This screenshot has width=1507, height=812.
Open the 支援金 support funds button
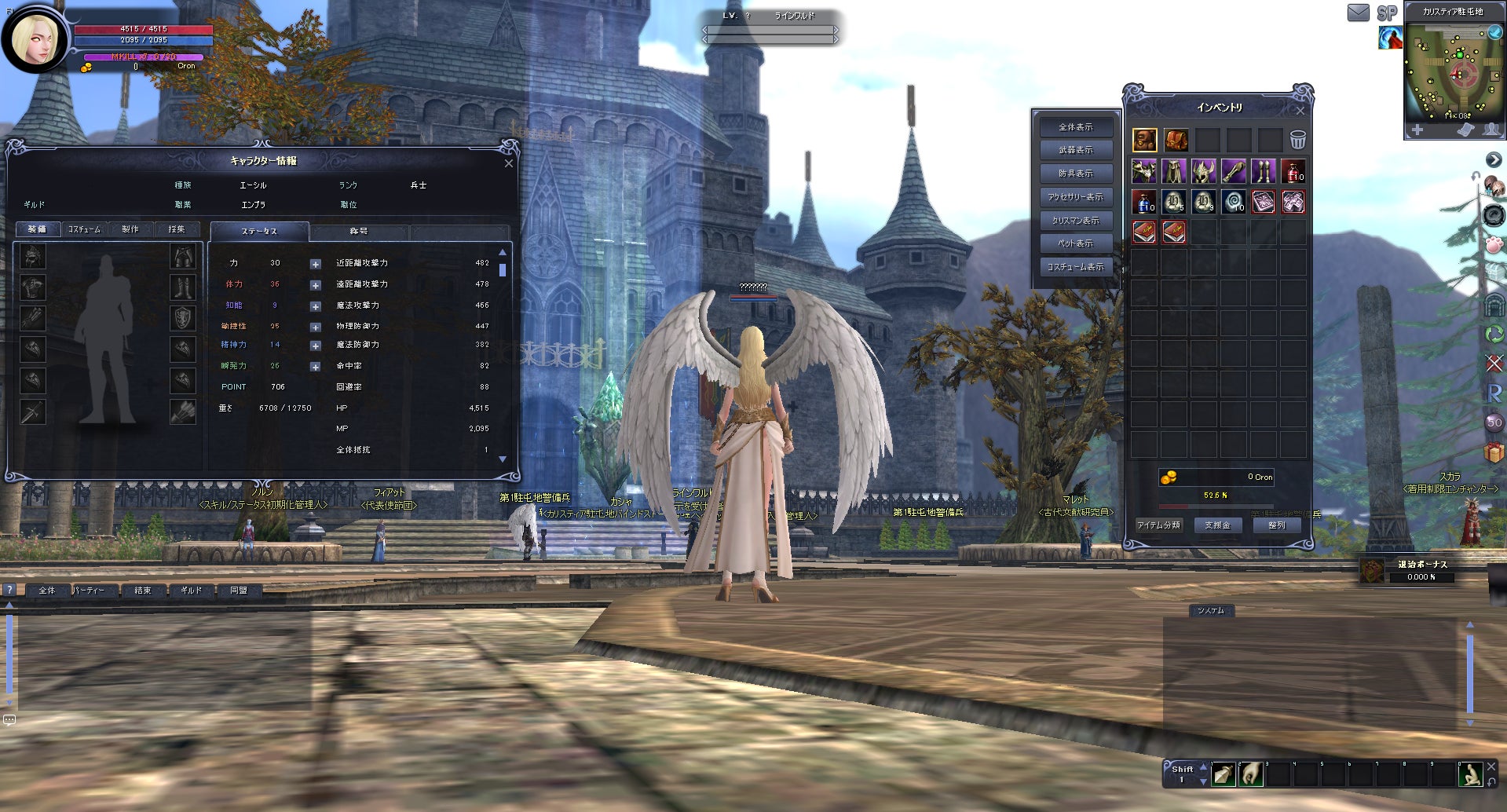tap(1217, 525)
